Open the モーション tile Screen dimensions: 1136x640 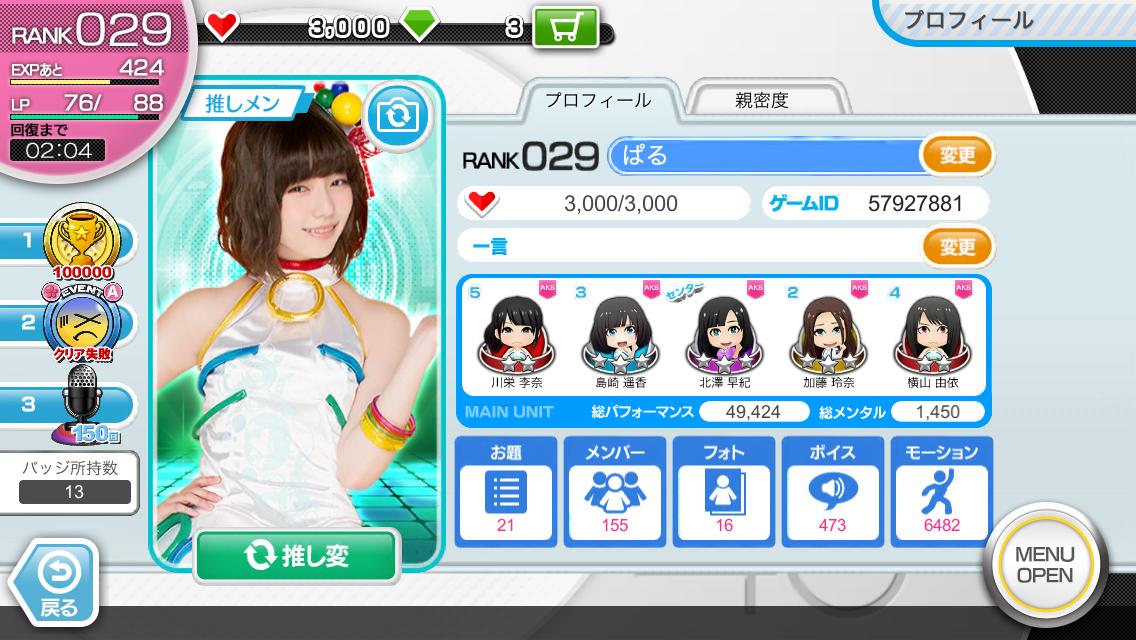941,491
